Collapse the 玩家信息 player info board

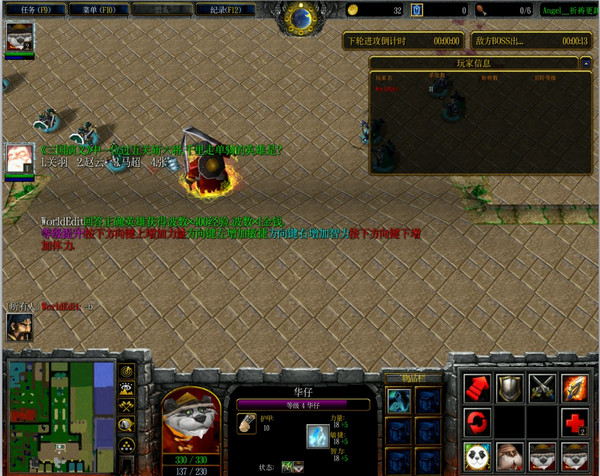[584, 63]
